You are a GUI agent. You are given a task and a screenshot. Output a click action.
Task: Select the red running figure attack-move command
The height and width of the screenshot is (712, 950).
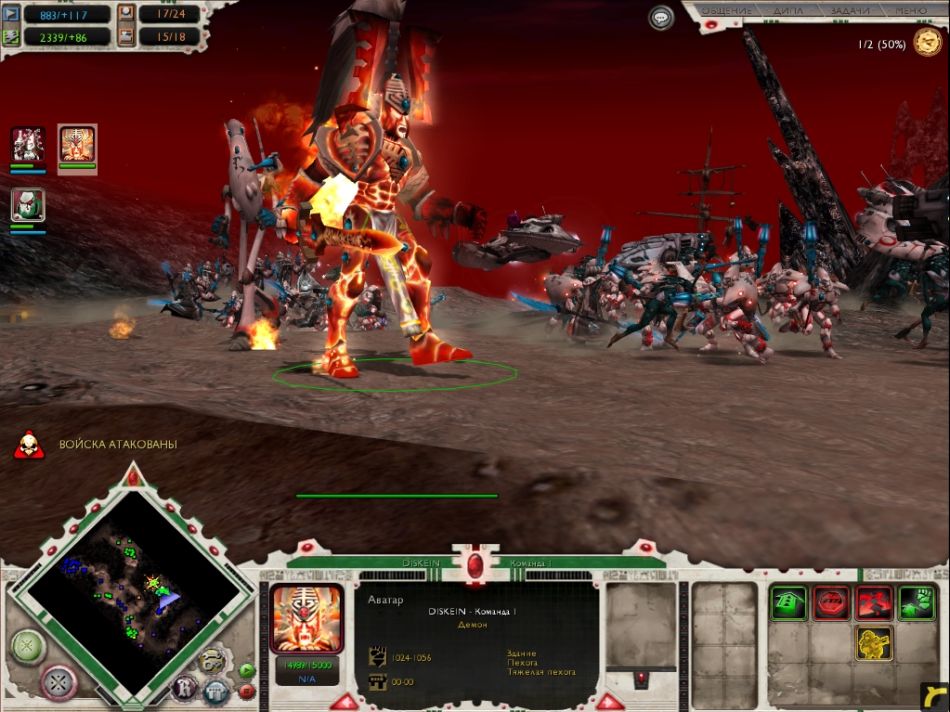coord(874,603)
